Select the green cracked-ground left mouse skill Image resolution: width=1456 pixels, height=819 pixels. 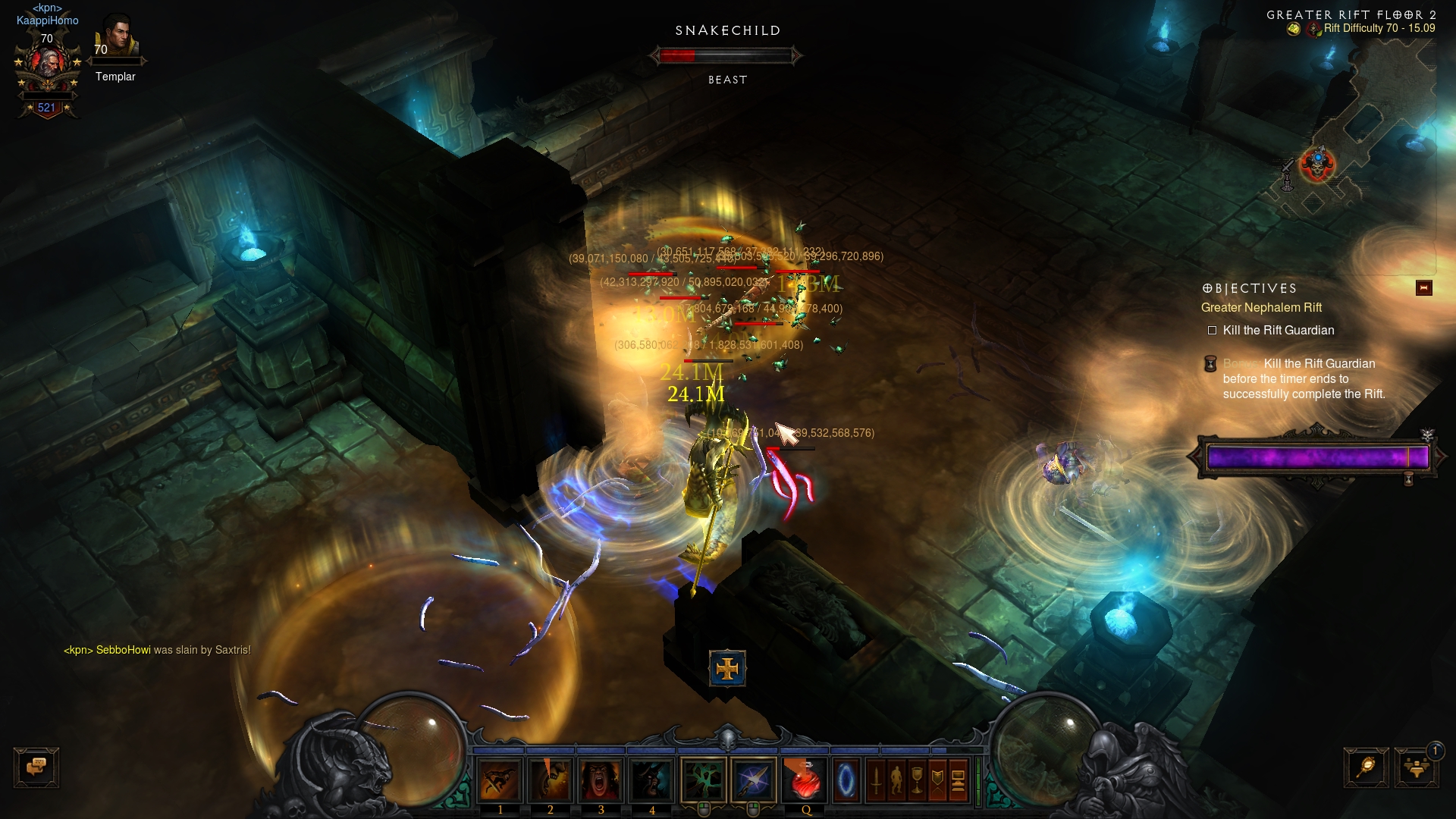703,780
